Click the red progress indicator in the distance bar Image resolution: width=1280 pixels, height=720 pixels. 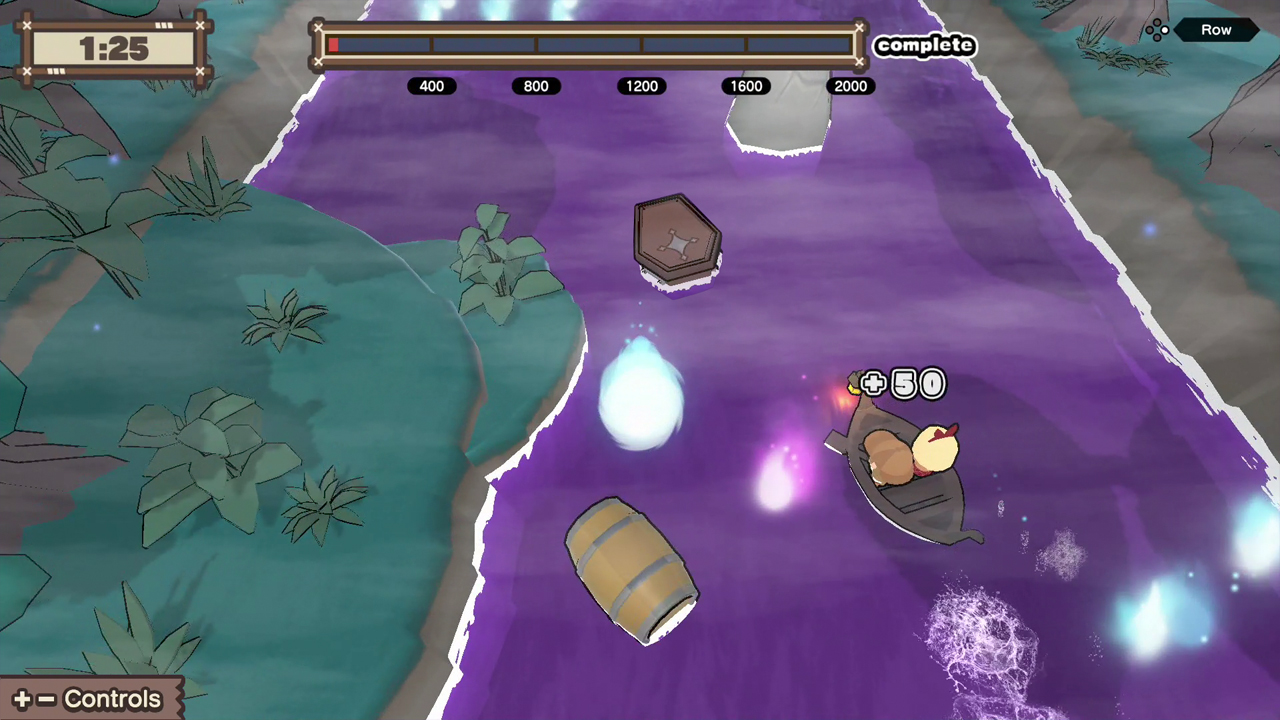pos(334,44)
